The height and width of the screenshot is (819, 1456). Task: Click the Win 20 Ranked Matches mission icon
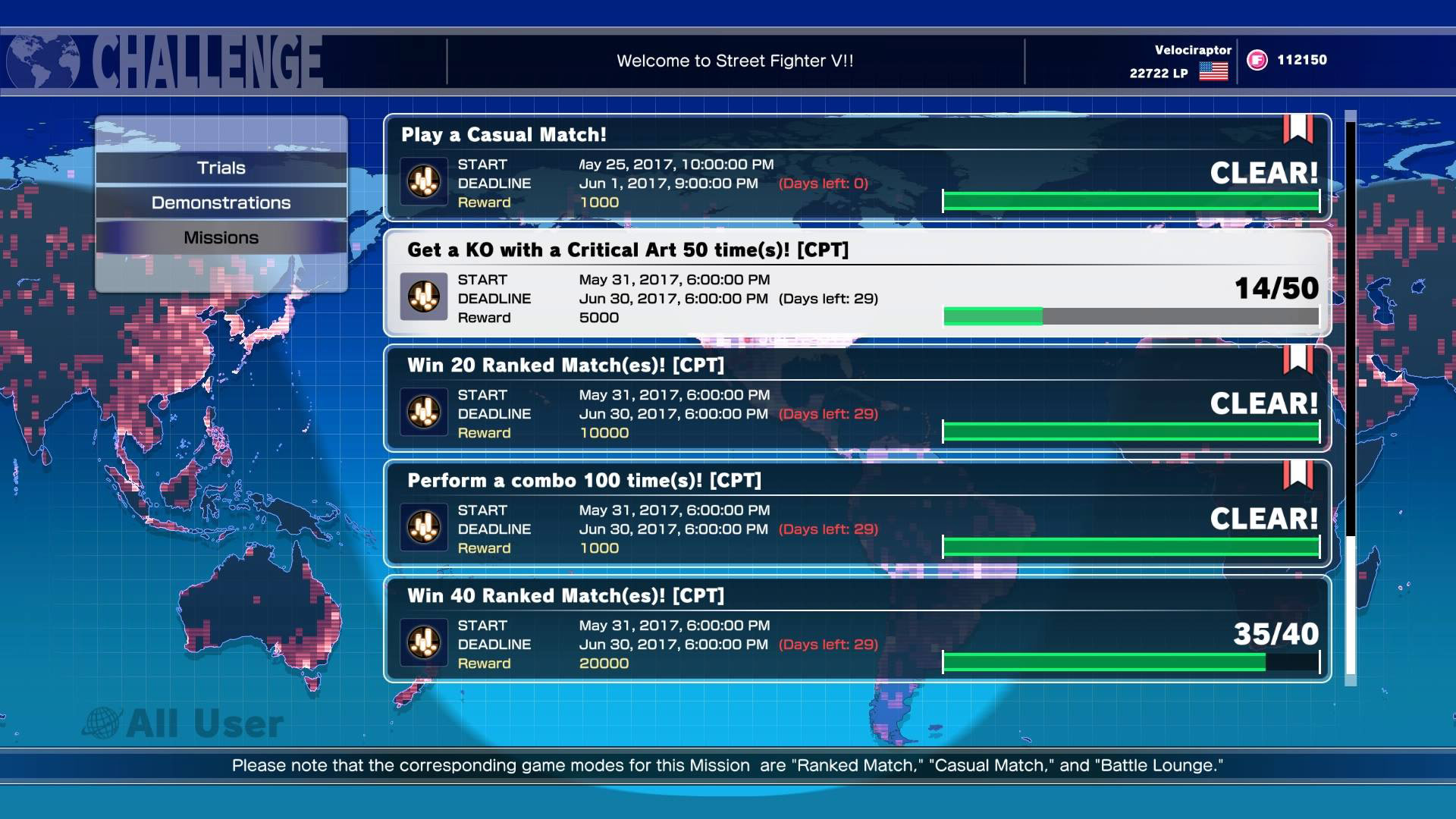pos(423,413)
